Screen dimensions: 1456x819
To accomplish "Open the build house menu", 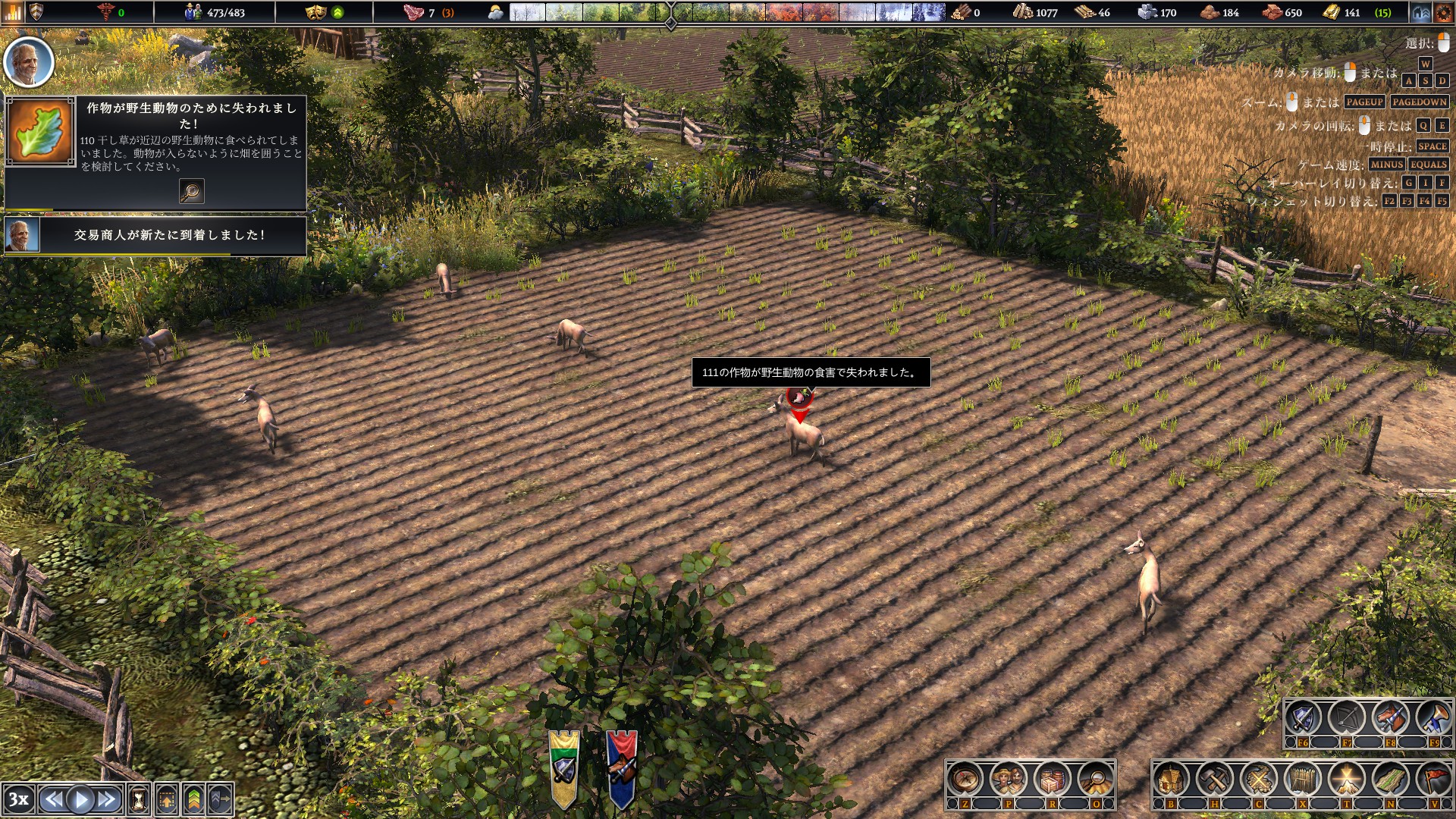I will tap(1172, 779).
